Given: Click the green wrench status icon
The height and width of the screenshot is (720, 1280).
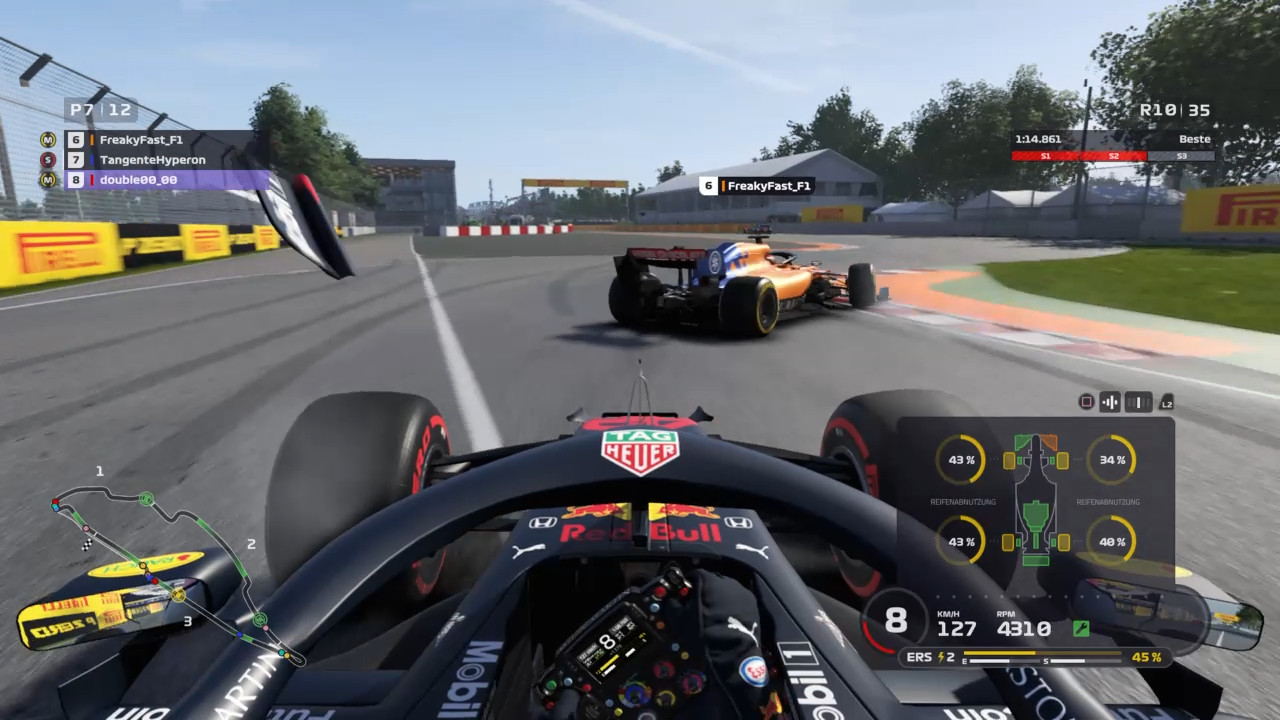Looking at the screenshot, I should point(1080,629).
